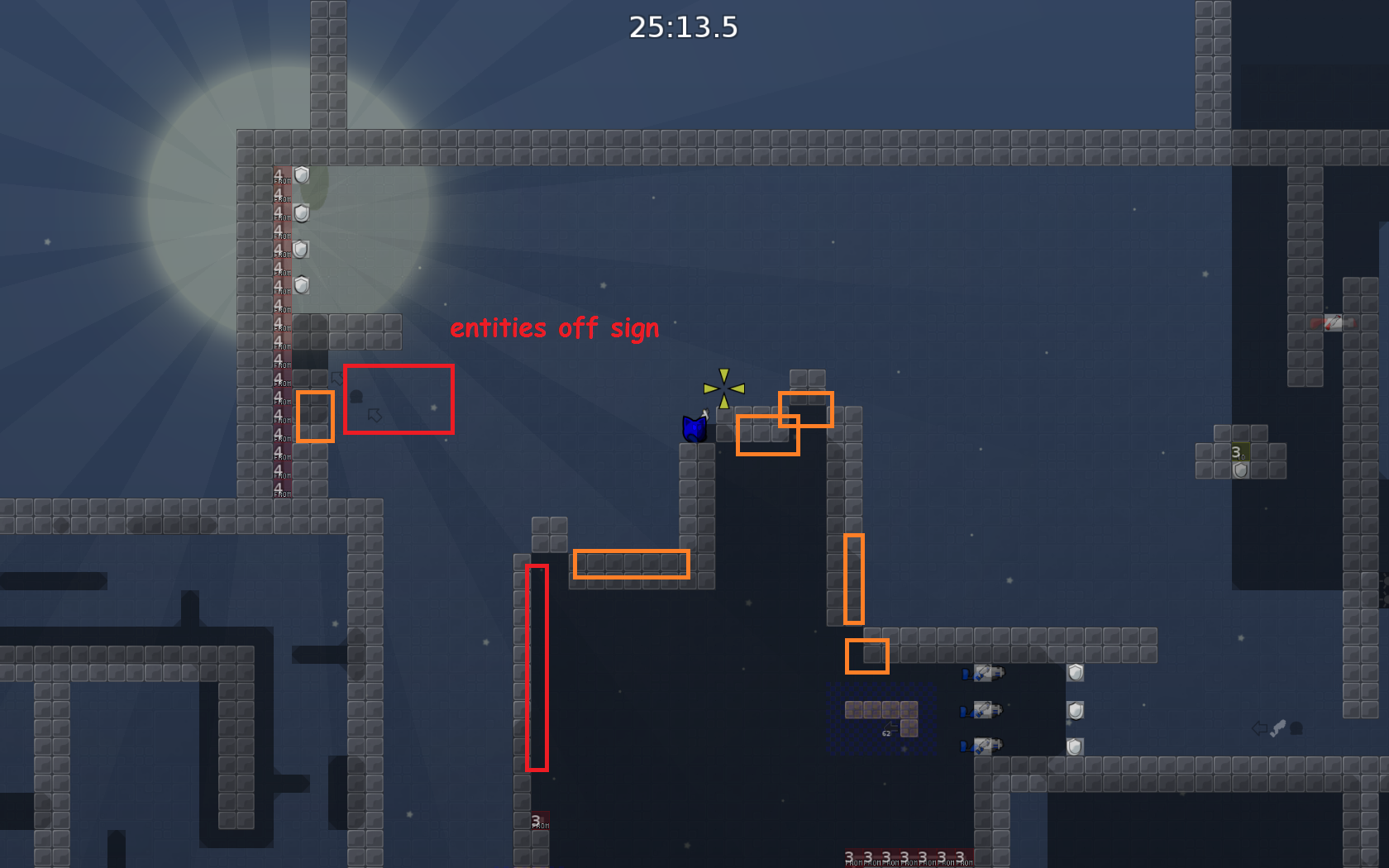Select the 'entities off sign' red label
Screen dimensions: 1389x868
pos(554,327)
